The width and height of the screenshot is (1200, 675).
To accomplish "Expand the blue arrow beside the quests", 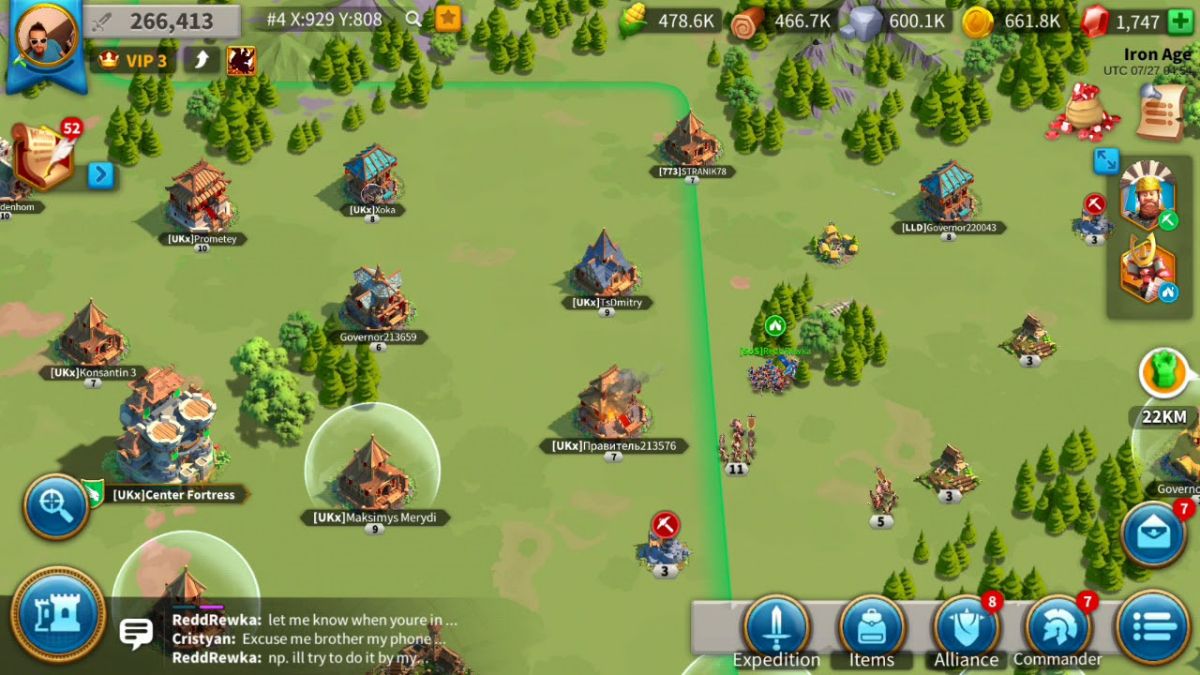I will [x=101, y=176].
